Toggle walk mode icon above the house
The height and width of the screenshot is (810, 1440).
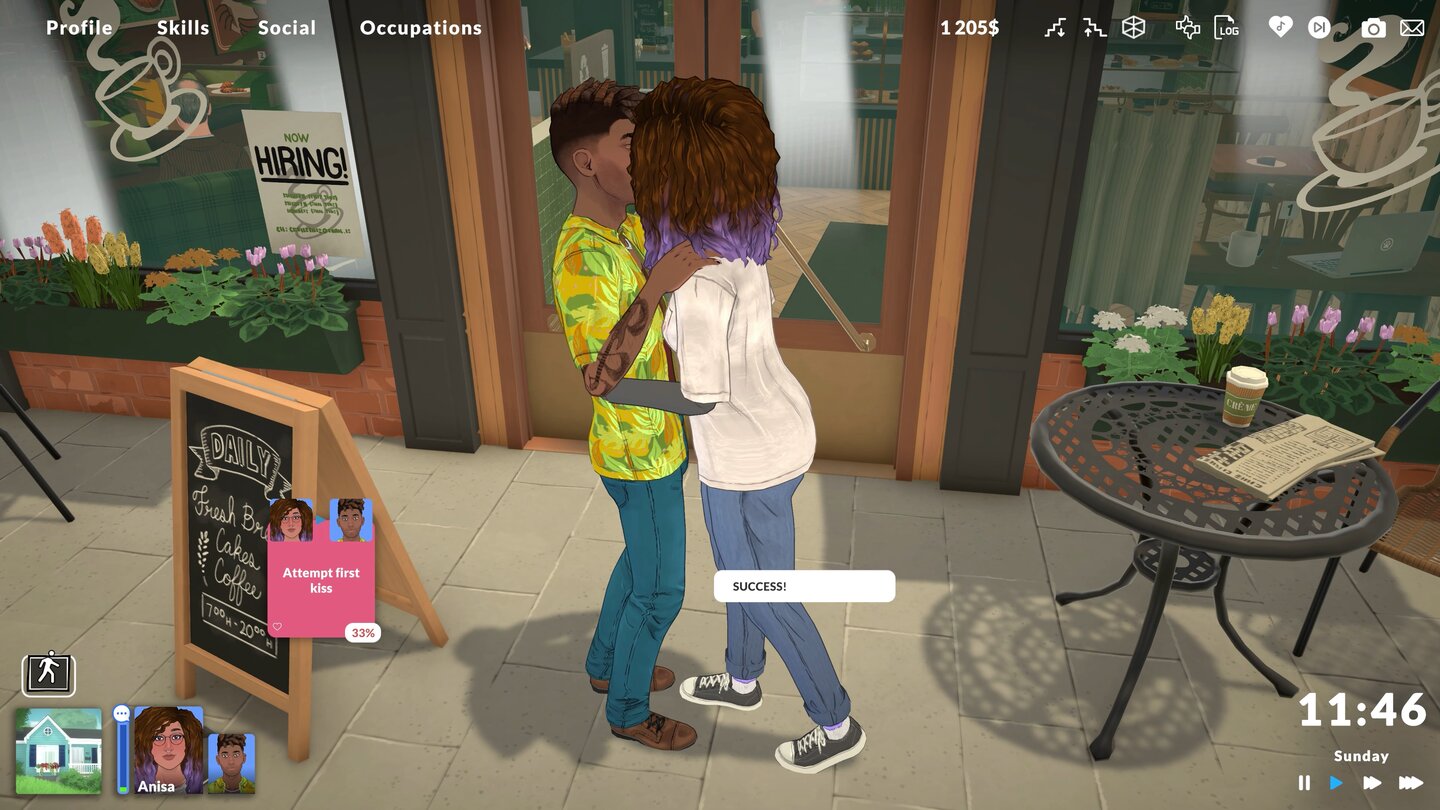(x=47, y=675)
